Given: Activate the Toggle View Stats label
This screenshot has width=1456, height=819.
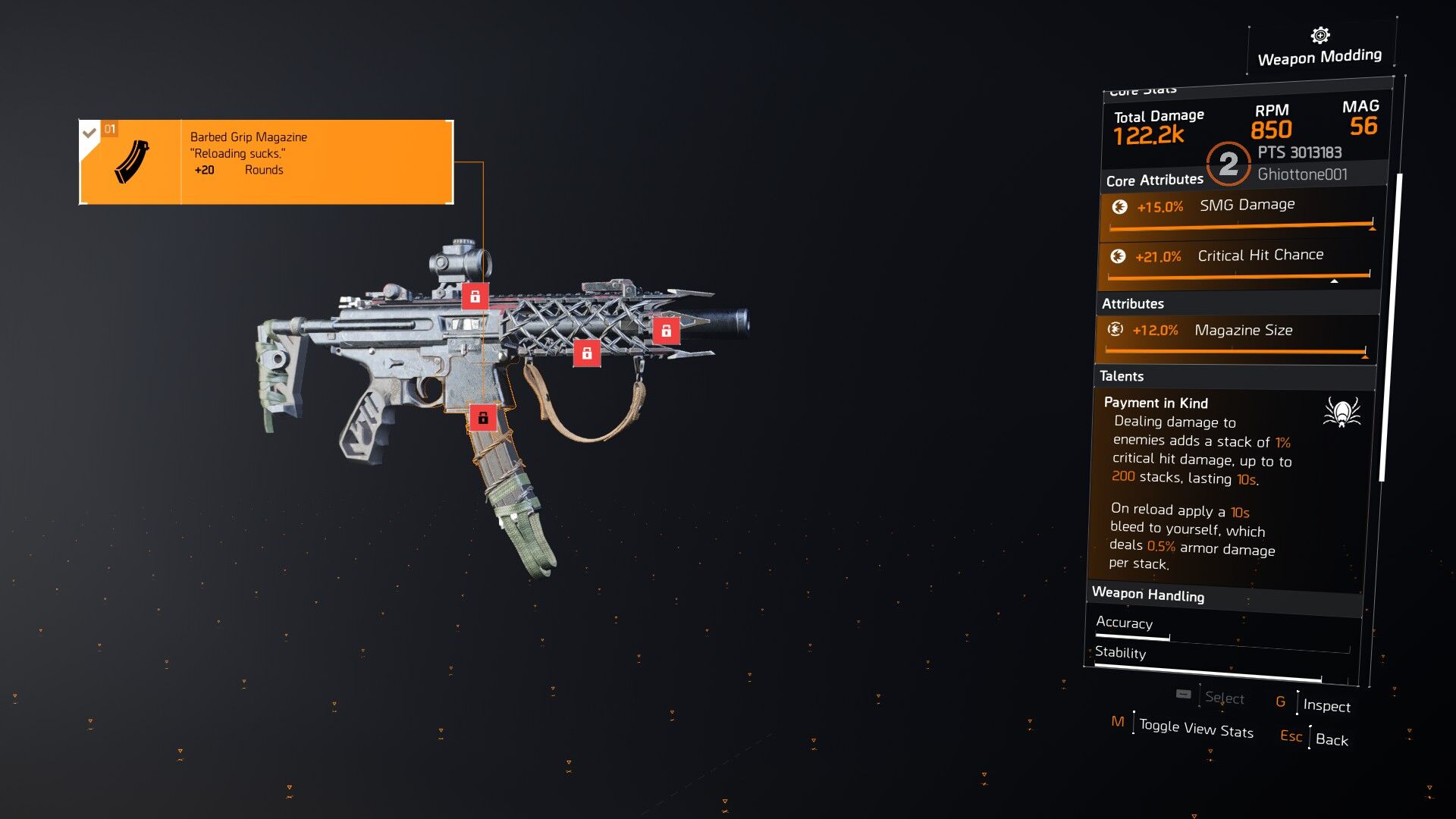Looking at the screenshot, I should 1196,728.
